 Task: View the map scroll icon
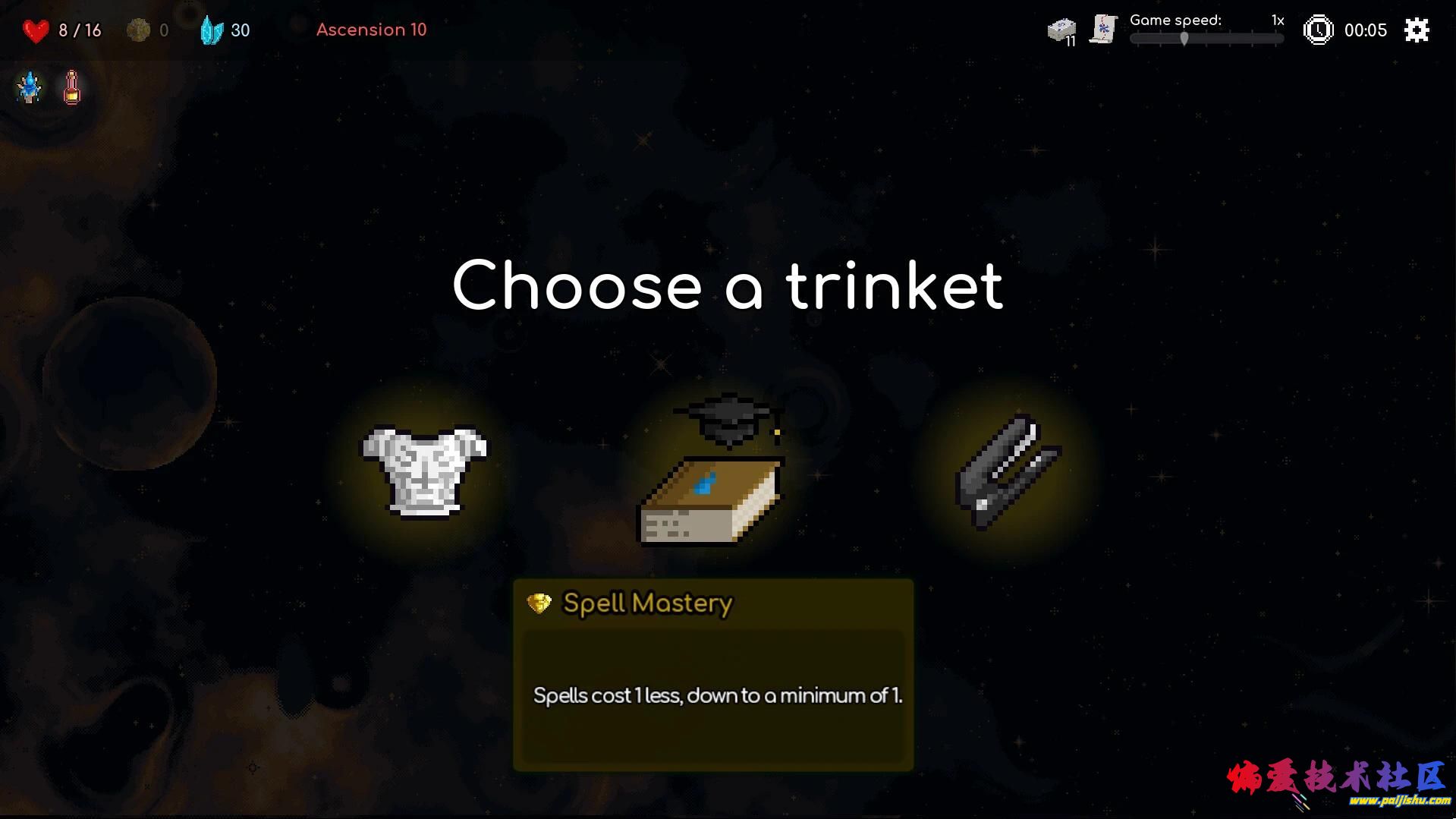pos(1103,30)
